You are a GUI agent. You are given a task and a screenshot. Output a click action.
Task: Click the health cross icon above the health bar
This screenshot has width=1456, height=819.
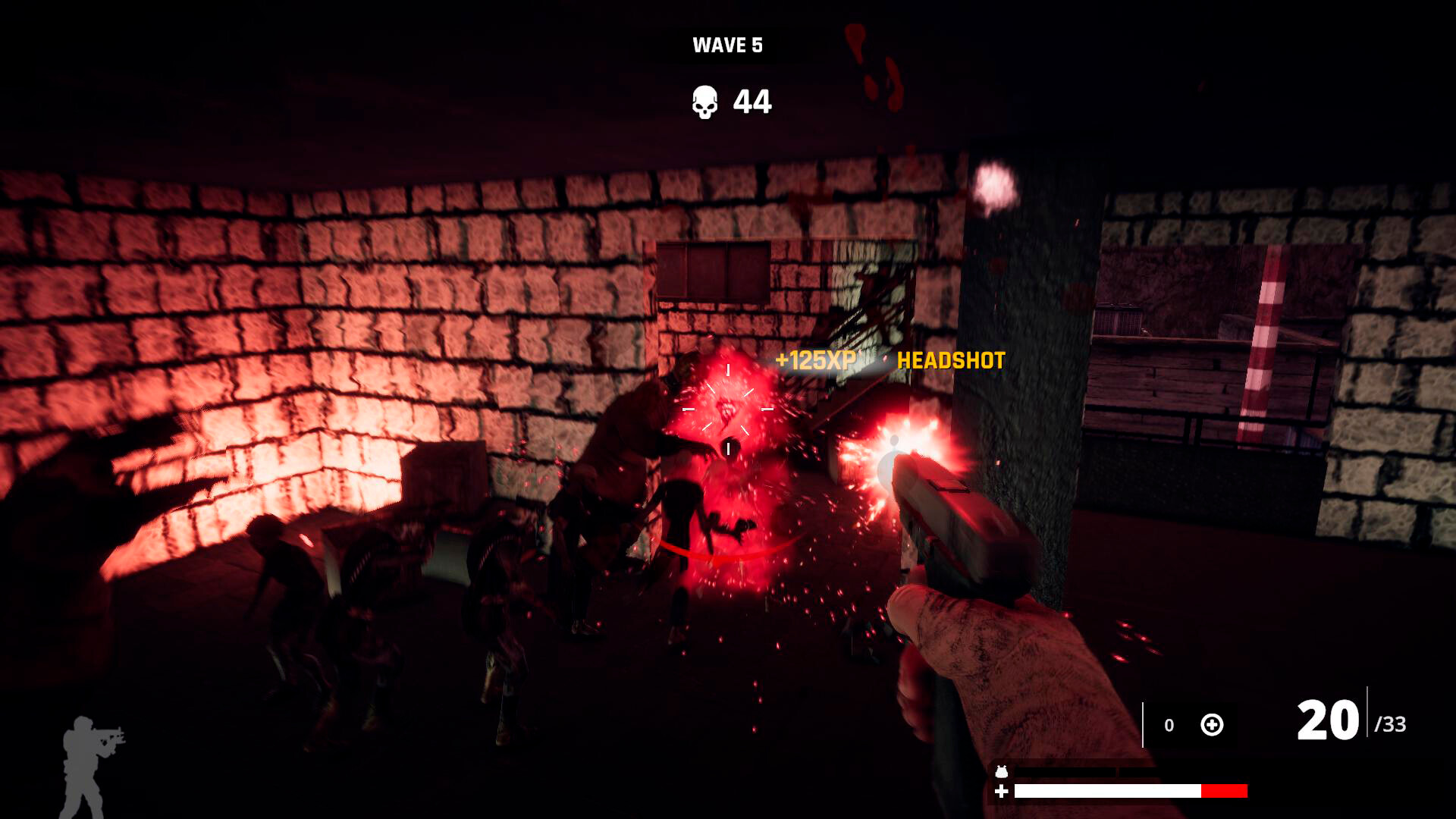tap(1001, 791)
